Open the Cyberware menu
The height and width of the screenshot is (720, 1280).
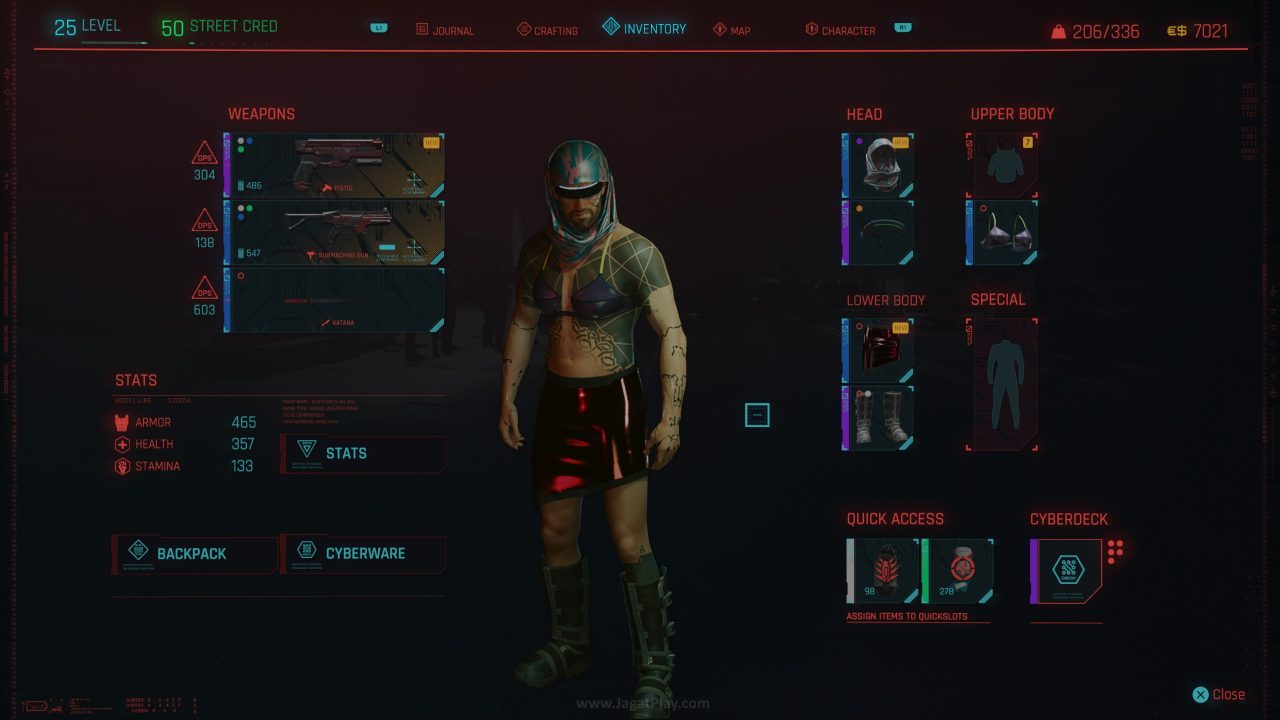pos(364,553)
